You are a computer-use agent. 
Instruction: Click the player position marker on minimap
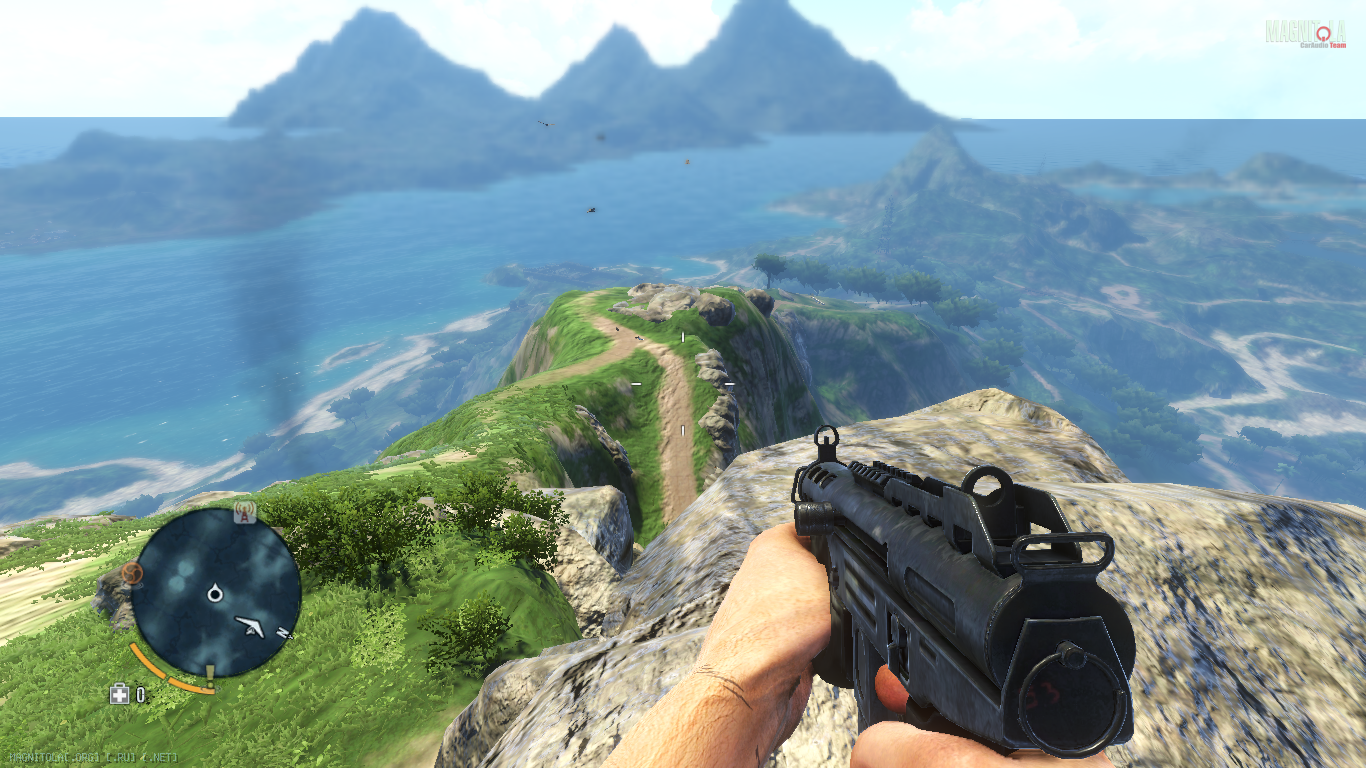coord(215,595)
